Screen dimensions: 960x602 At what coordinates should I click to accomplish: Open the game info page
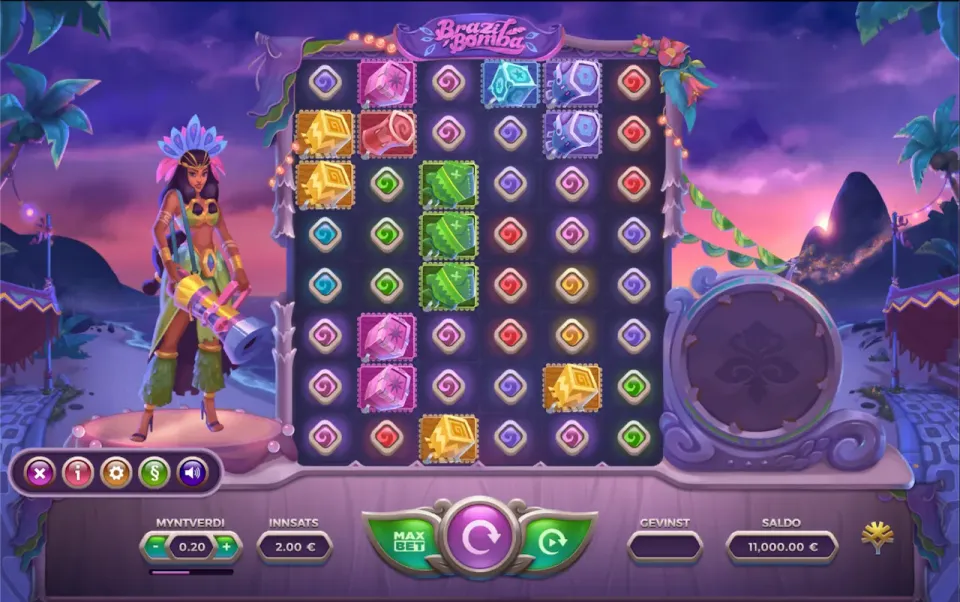coord(77,472)
